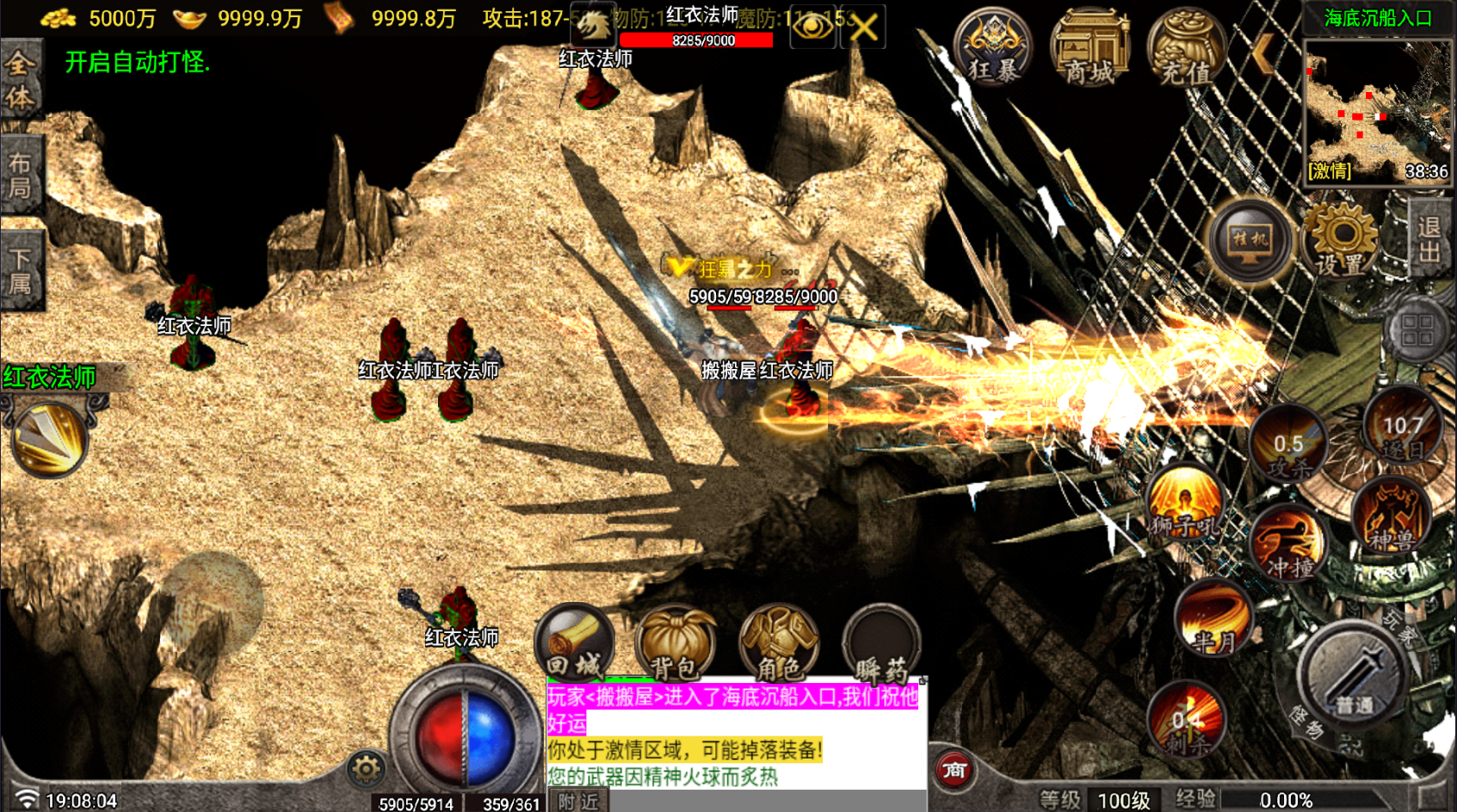Use the 普通 normal attack button
The width and height of the screenshot is (1457, 812).
pos(1354,680)
